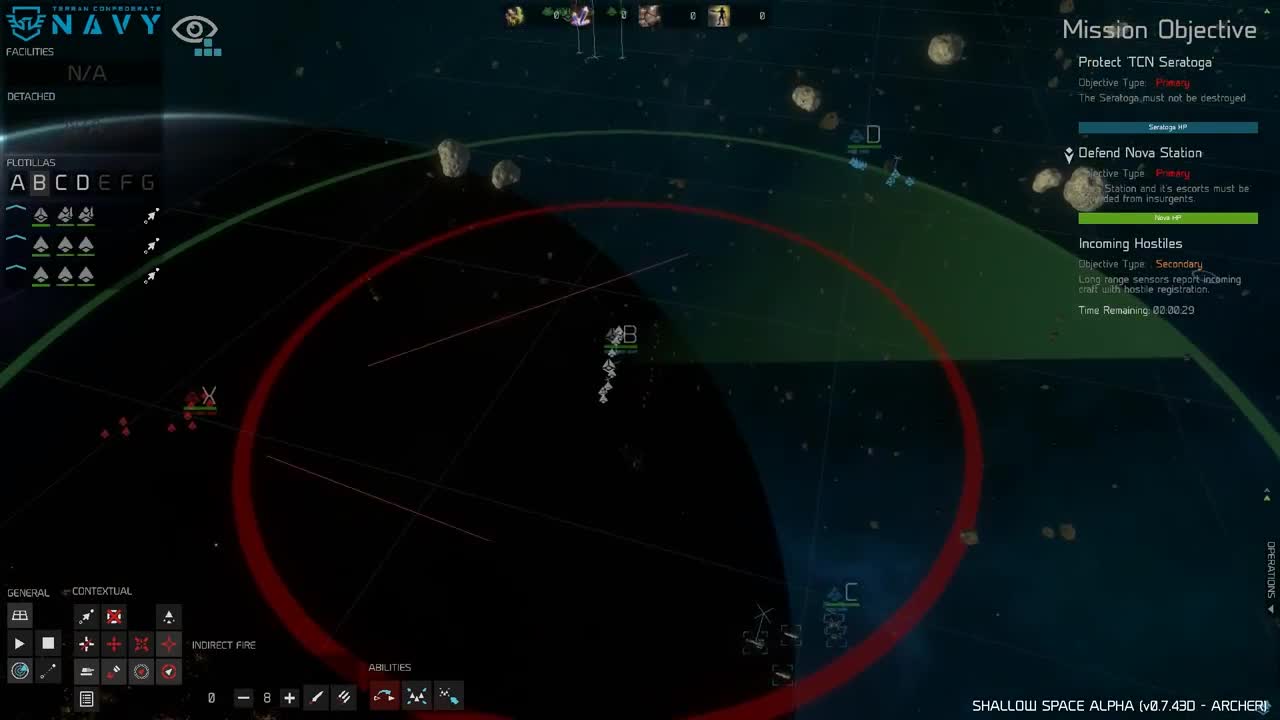Select the scatter formation ability icon

pos(414,696)
